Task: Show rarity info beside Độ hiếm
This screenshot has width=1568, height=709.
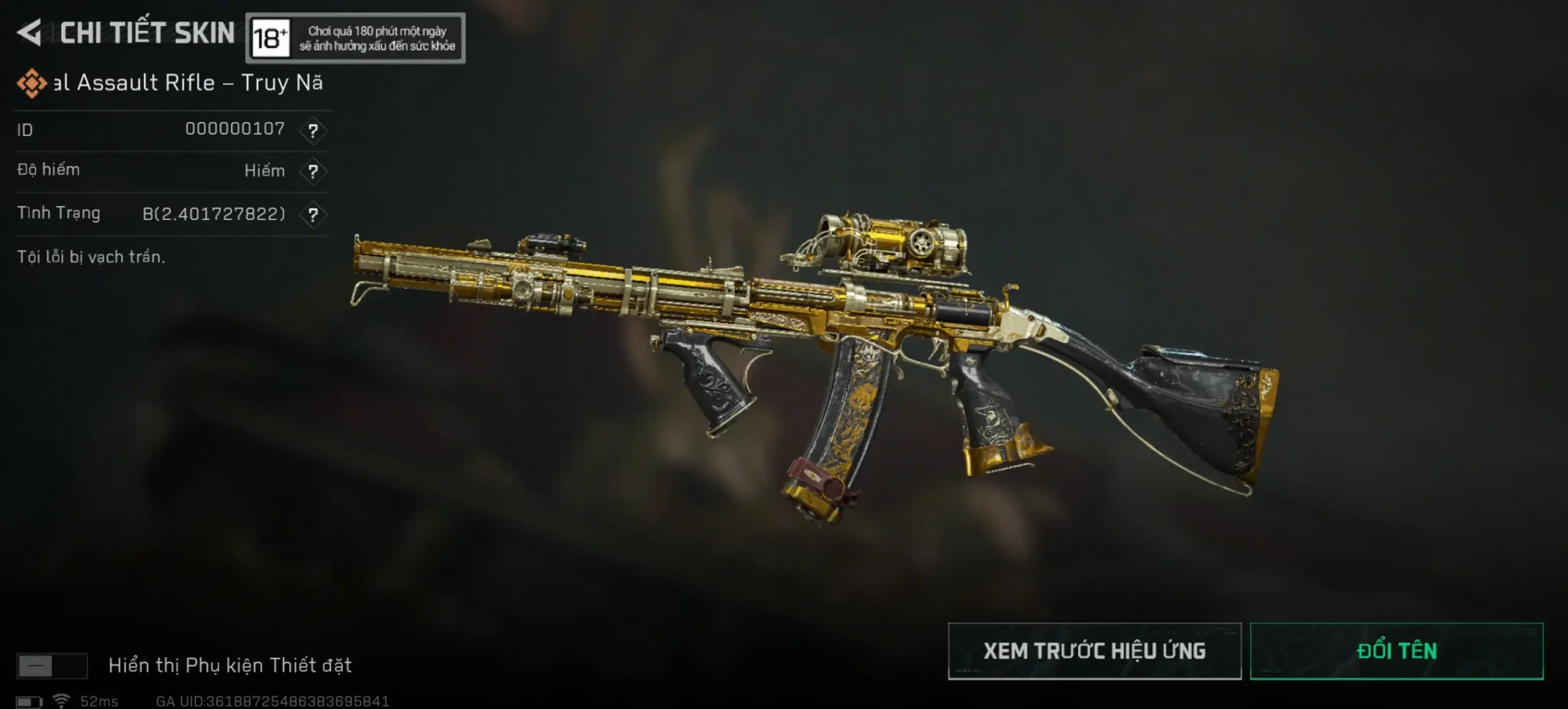Action: (313, 171)
